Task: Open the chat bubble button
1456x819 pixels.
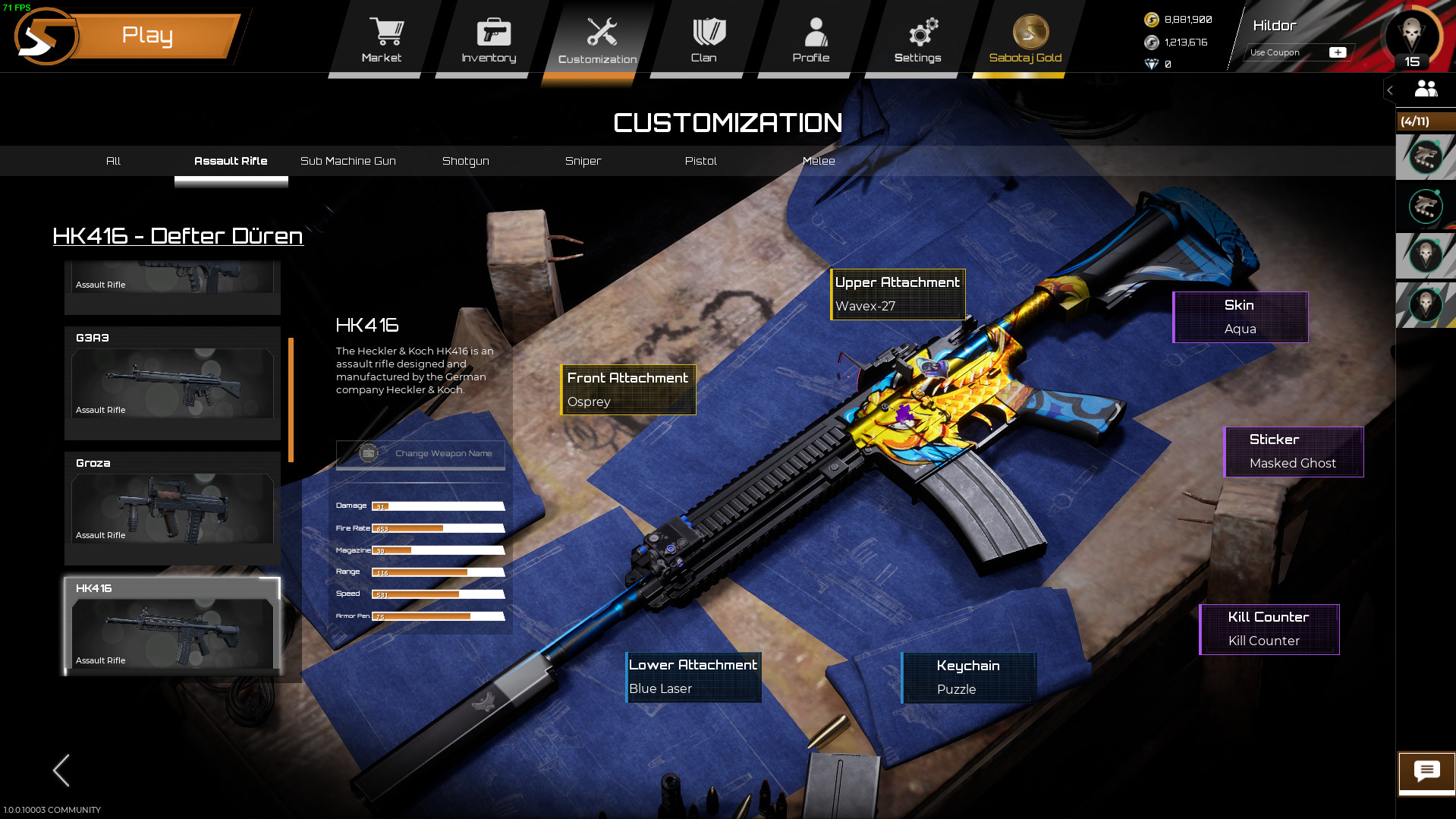Action: 1426,772
